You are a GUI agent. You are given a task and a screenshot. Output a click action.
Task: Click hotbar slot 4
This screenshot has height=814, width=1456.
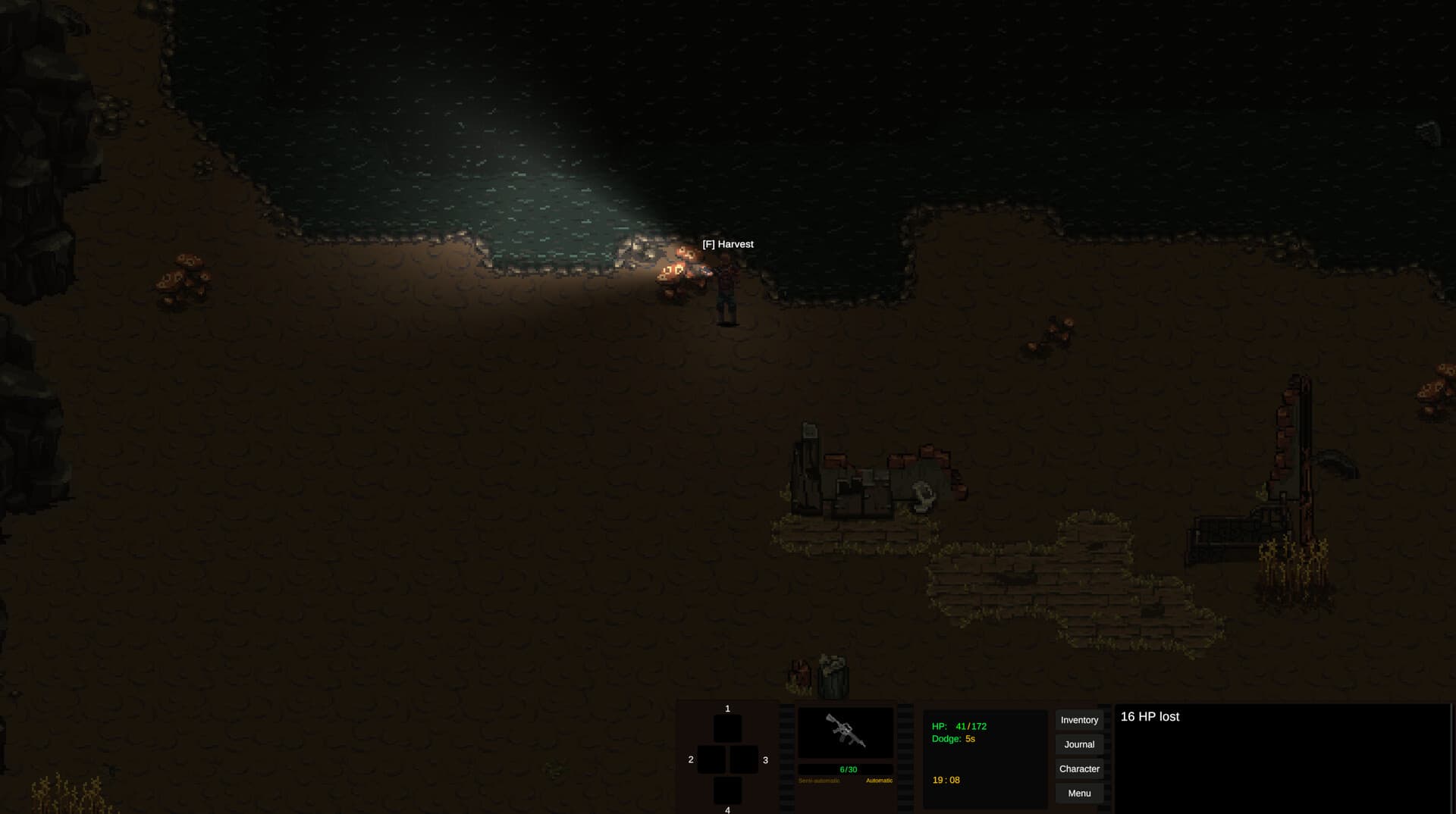coord(727,791)
